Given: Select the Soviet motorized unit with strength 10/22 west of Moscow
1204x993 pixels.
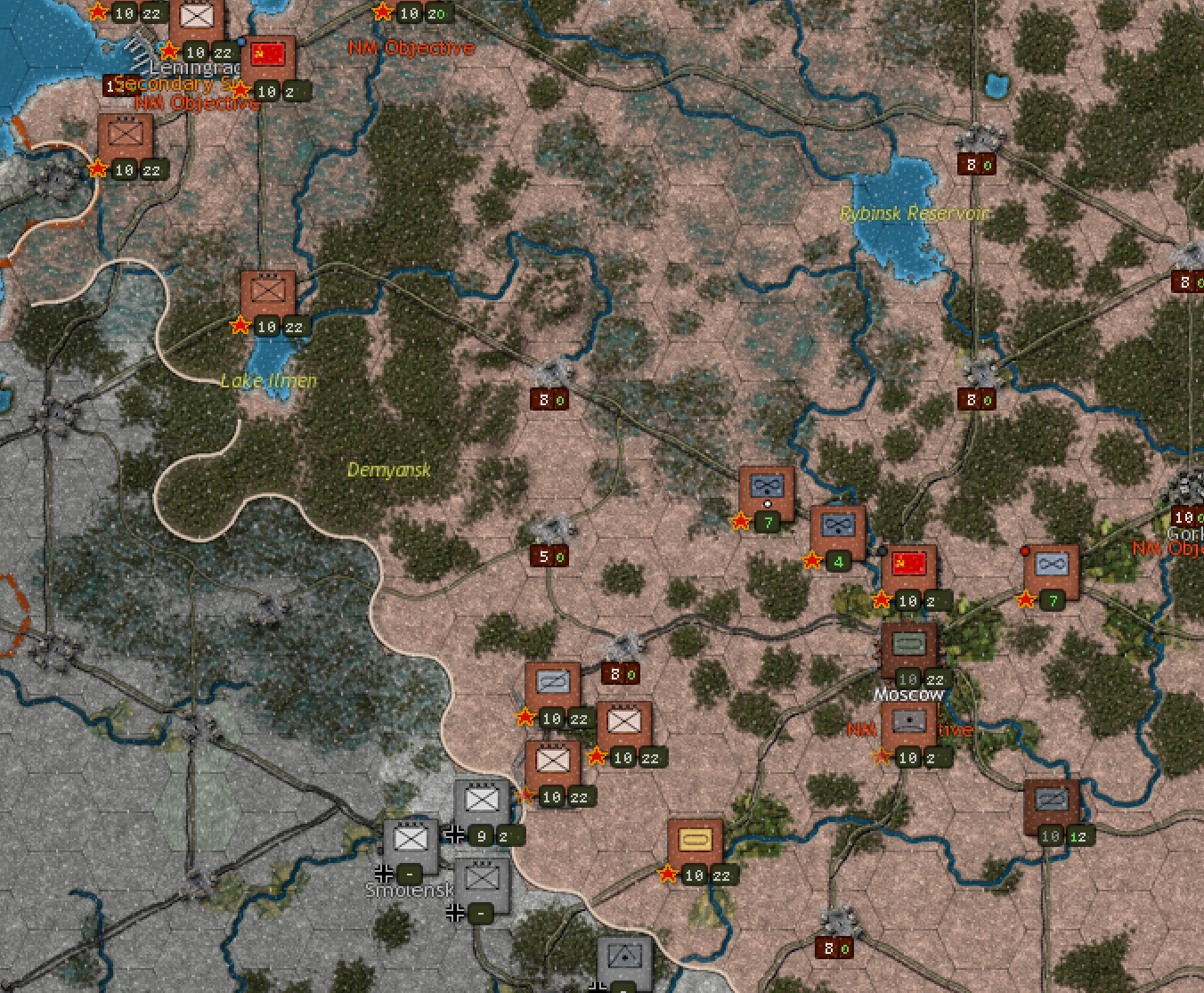Looking at the screenshot, I should (554, 681).
